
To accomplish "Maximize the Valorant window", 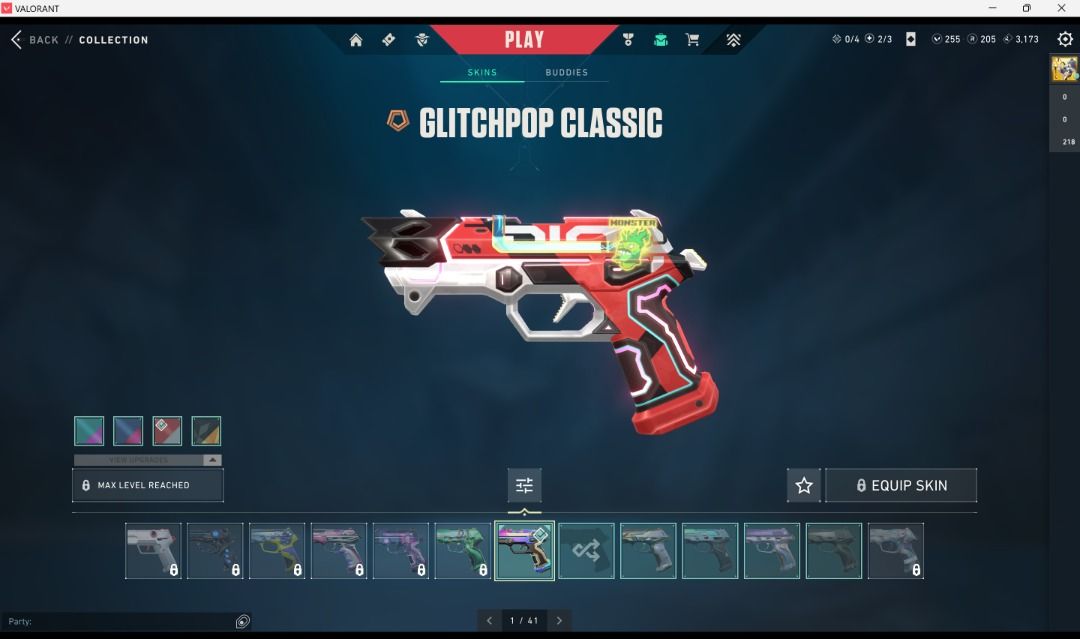I will point(1026,8).
